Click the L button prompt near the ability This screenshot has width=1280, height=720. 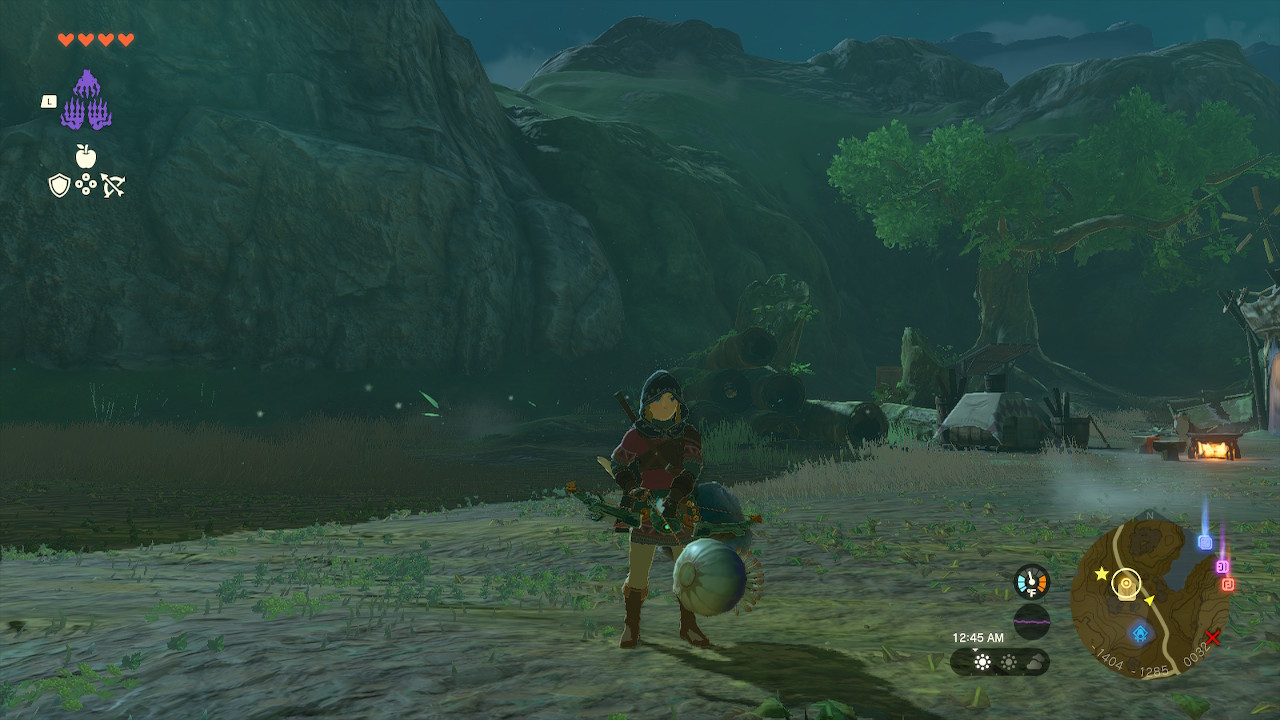(49, 101)
